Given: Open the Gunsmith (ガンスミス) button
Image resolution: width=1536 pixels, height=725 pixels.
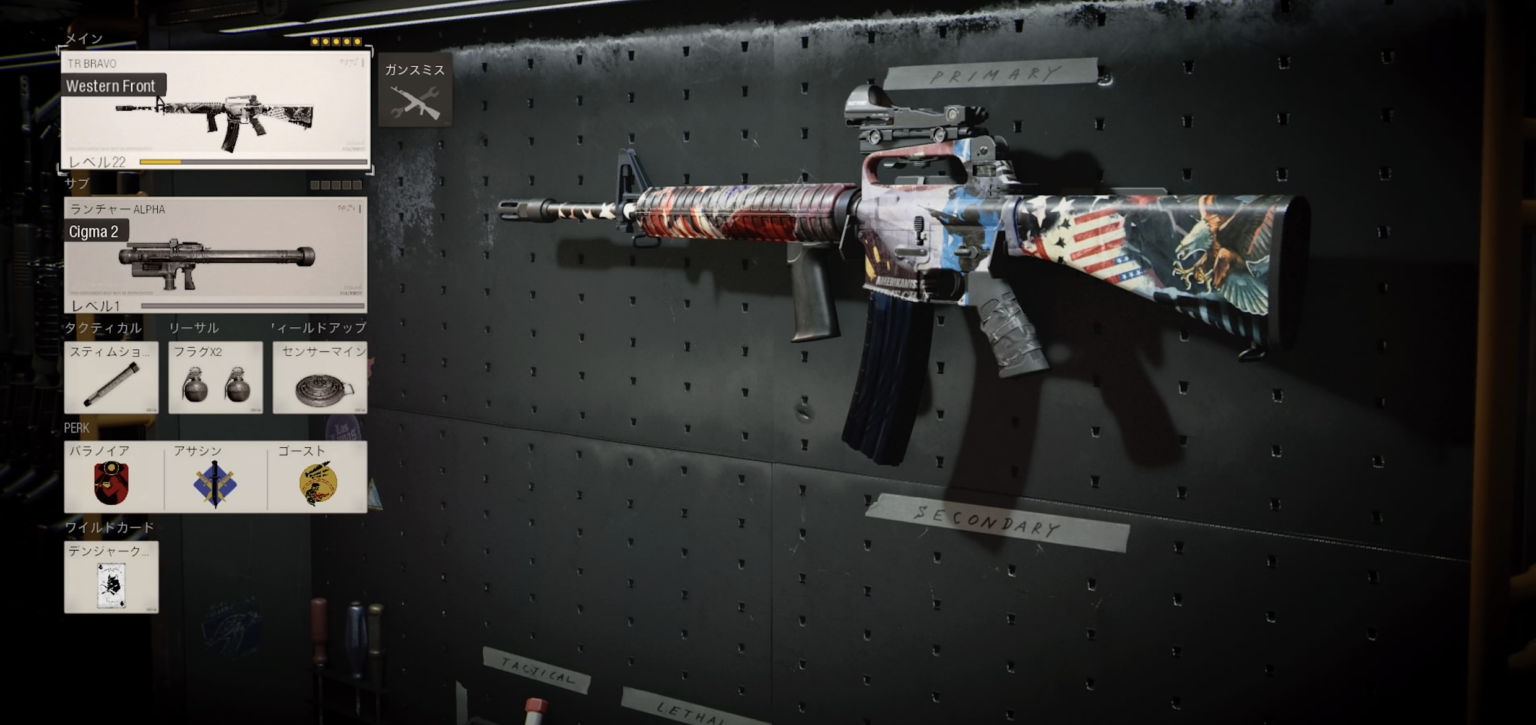Looking at the screenshot, I should [415, 92].
